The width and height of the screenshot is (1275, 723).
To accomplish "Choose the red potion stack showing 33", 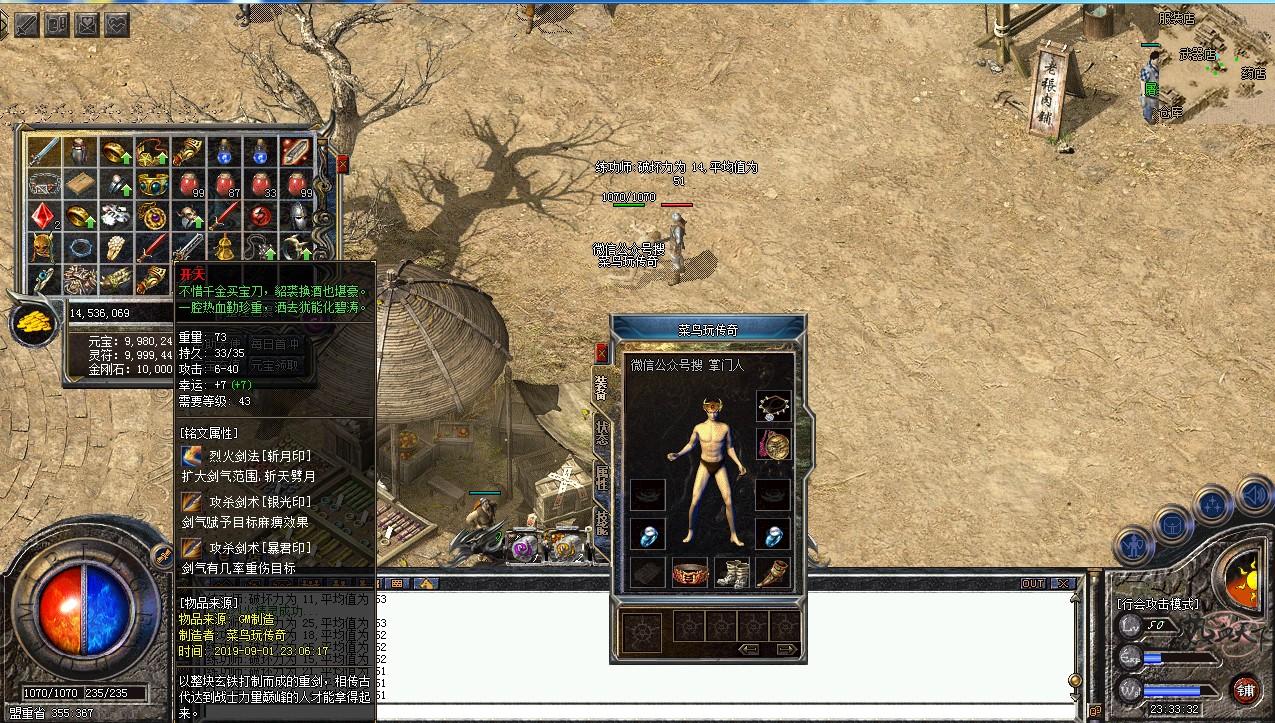I will [x=260, y=184].
